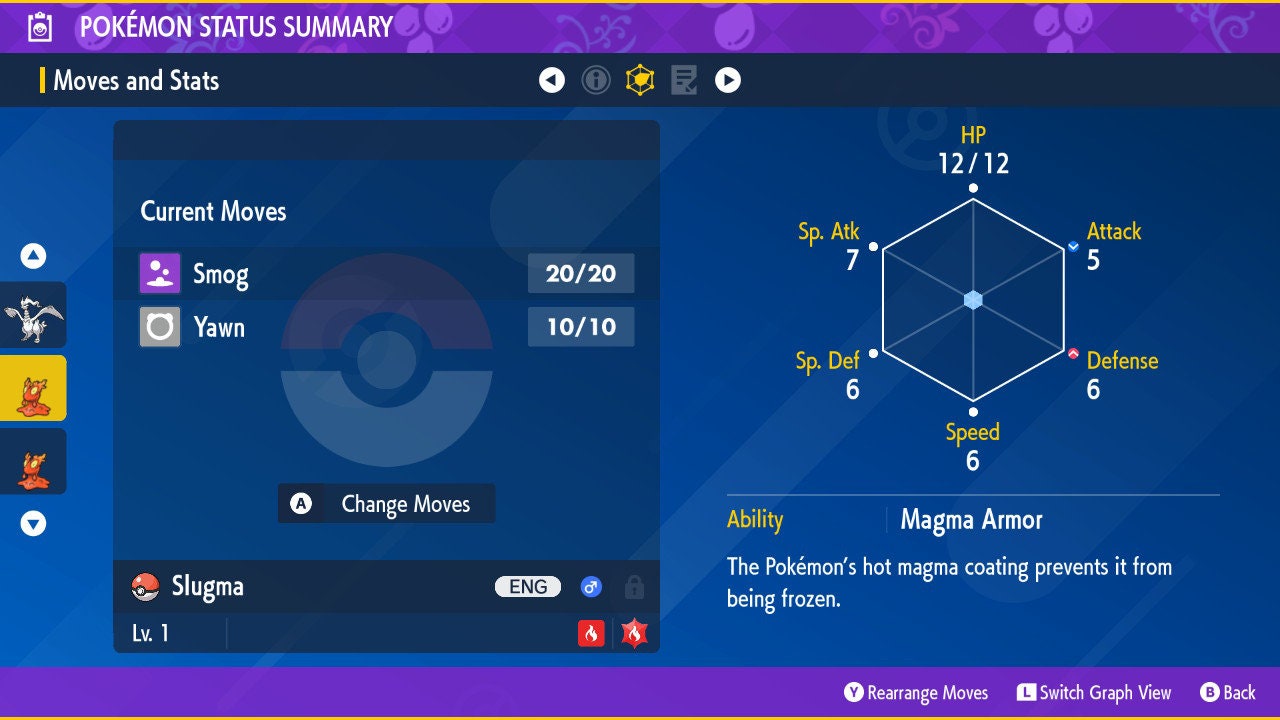Choose the highlighted Slugma party thumbnail
The width and height of the screenshot is (1280, 720).
tap(33, 388)
